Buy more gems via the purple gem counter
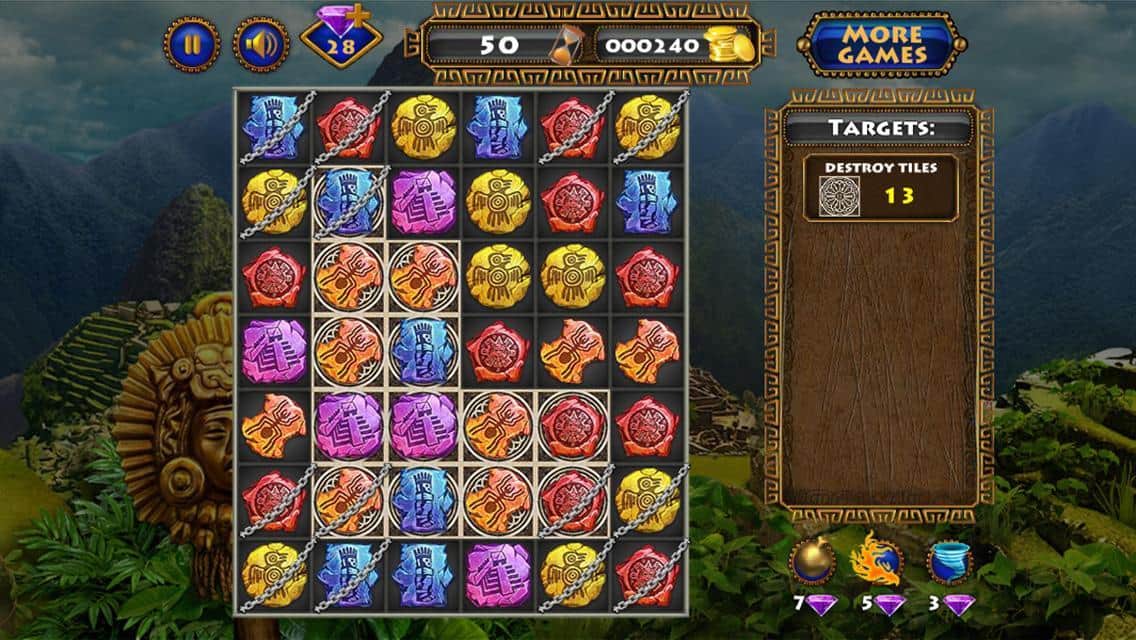Image resolution: width=1136 pixels, height=640 pixels. click(x=341, y=40)
